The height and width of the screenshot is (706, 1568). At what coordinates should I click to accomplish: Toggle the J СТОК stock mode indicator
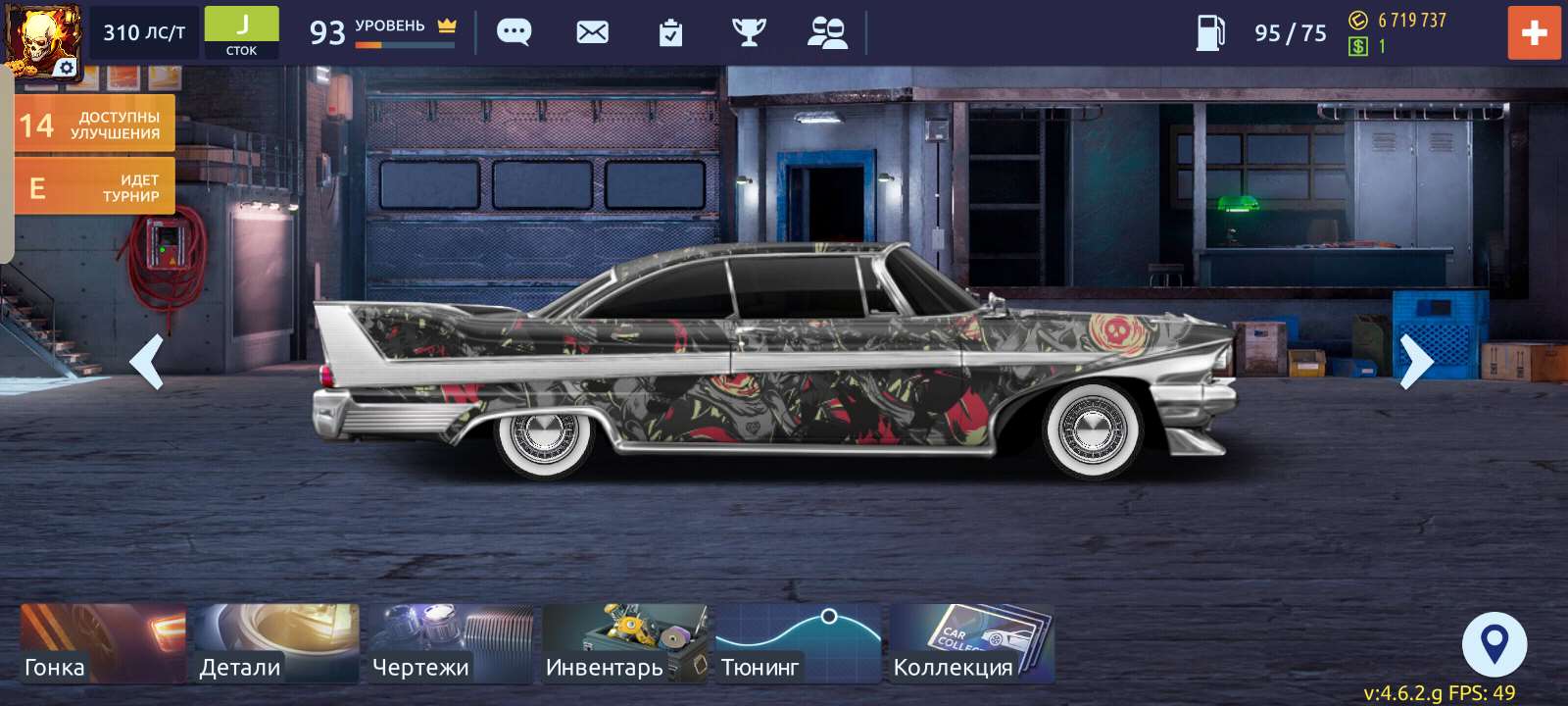[241, 30]
